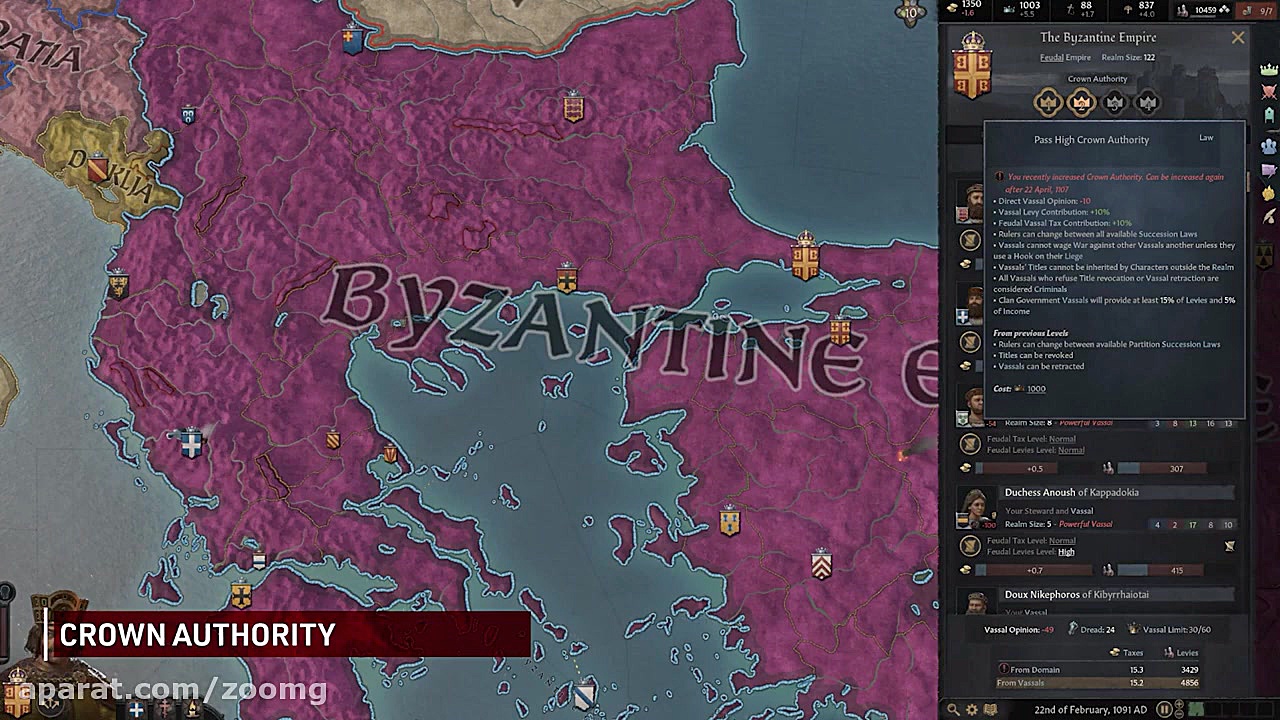Viewport: 1280px width, 720px height.
Task: Check the dread value indicator
Action: 1096,630
